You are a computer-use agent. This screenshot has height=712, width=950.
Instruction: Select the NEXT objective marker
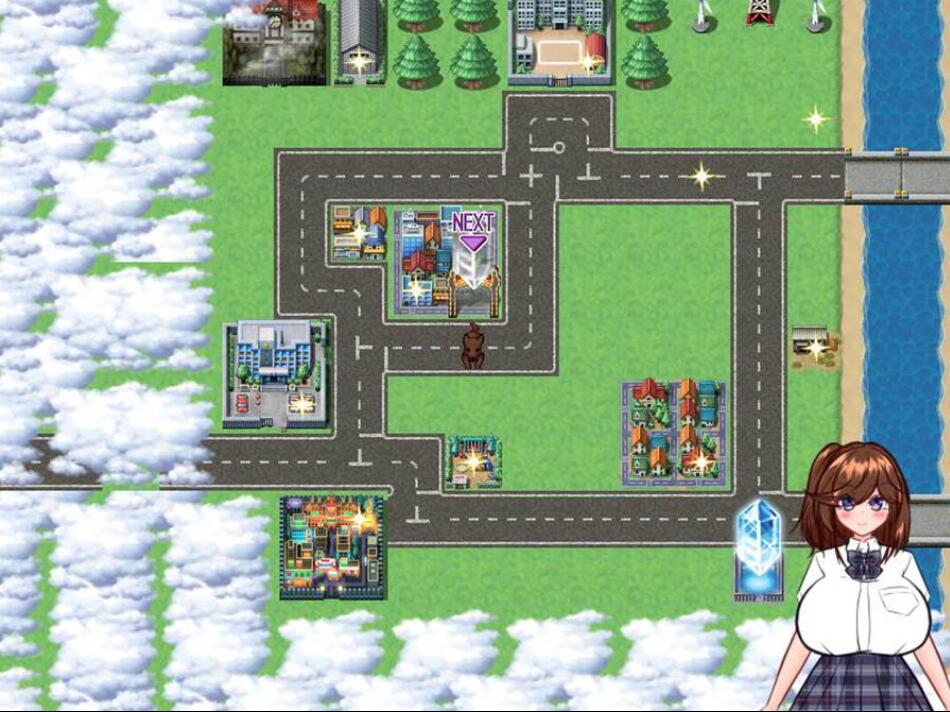tap(473, 228)
